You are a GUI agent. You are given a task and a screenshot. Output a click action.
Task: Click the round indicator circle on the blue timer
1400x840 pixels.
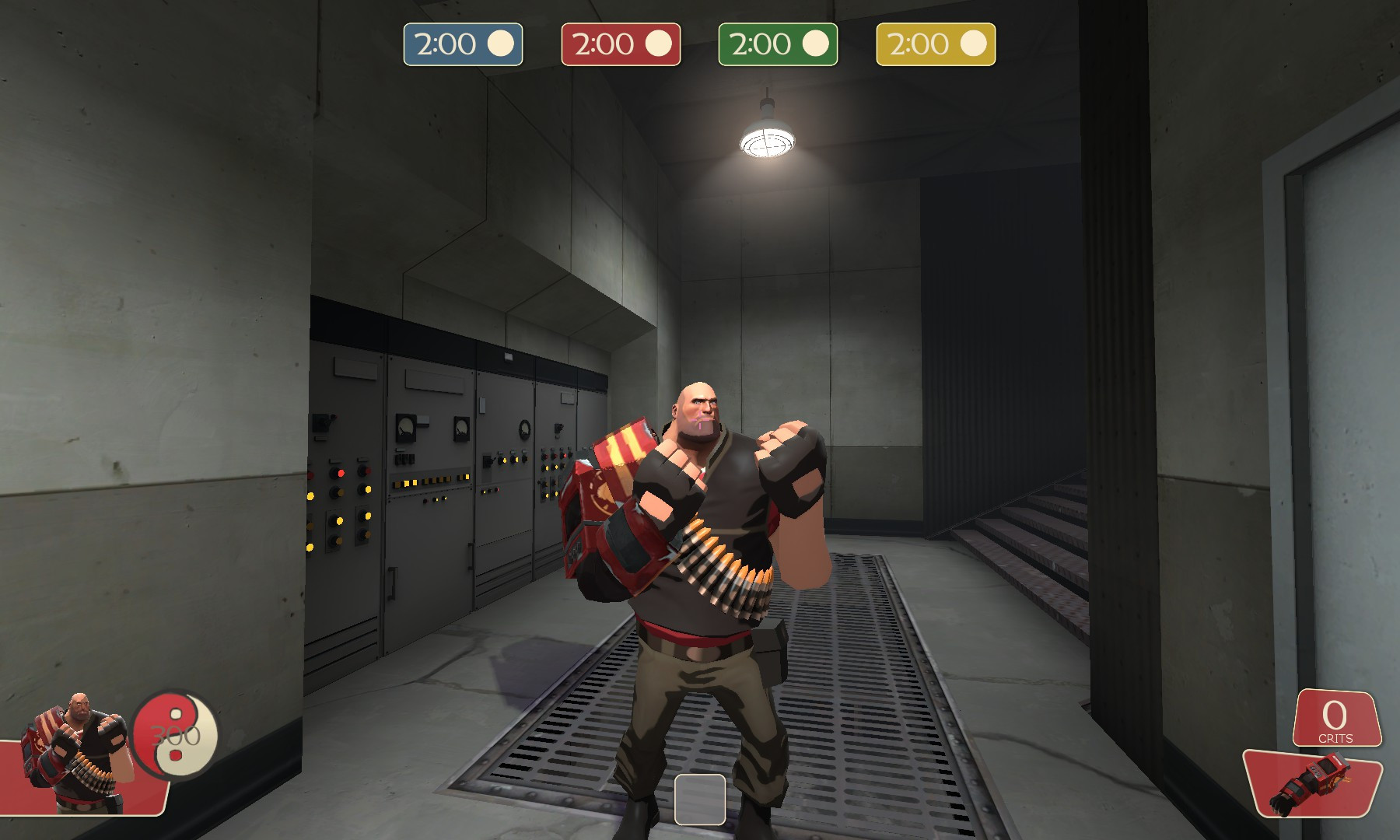point(501,44)
